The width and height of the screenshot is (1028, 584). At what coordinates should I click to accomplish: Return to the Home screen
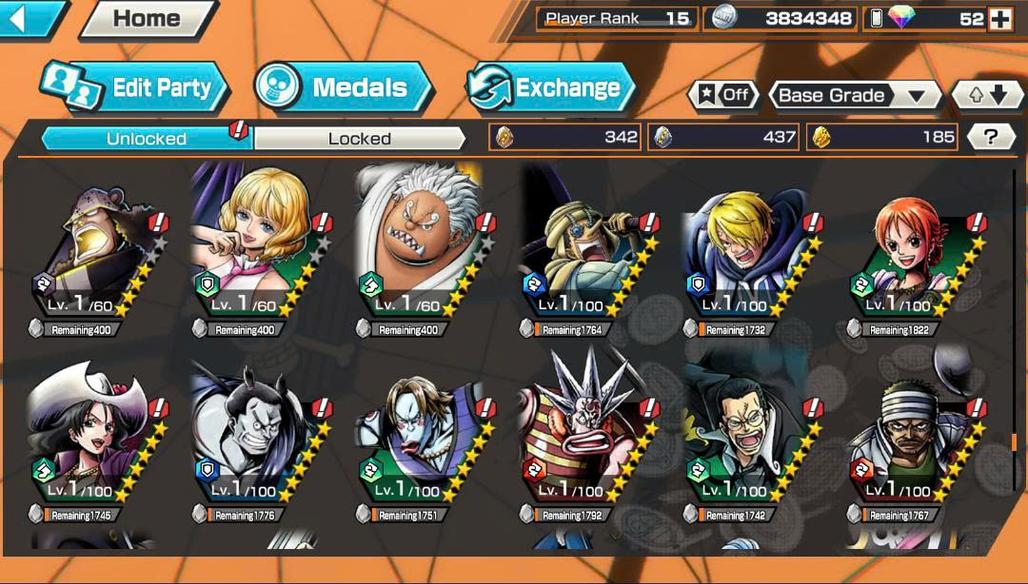click(x=148, y=18)
